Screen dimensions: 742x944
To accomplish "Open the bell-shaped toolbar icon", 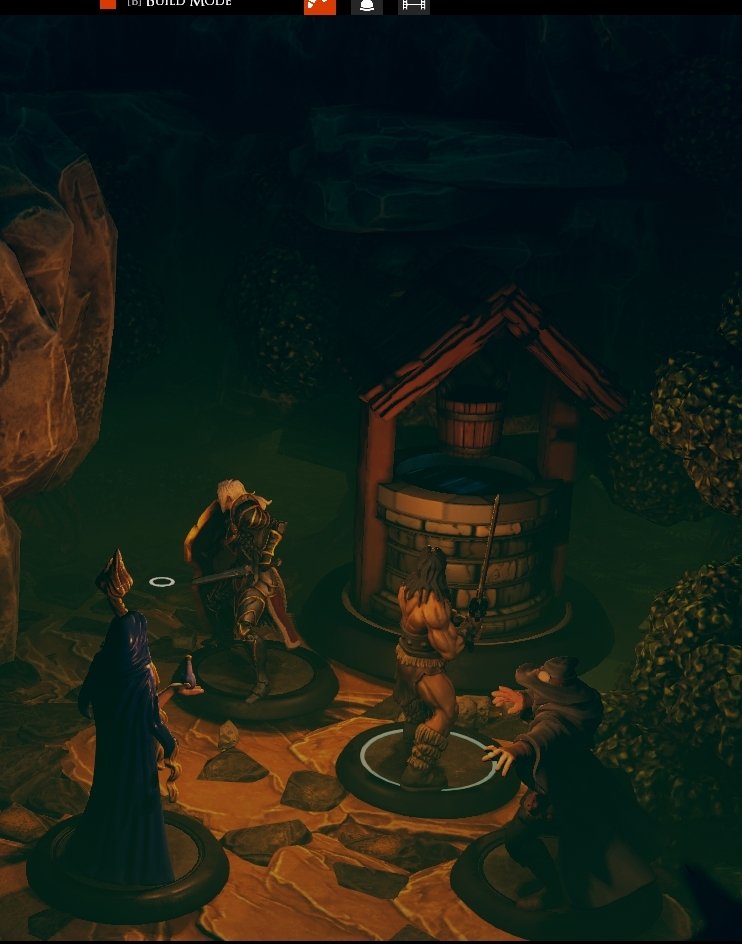I will [x=367, y=5].
